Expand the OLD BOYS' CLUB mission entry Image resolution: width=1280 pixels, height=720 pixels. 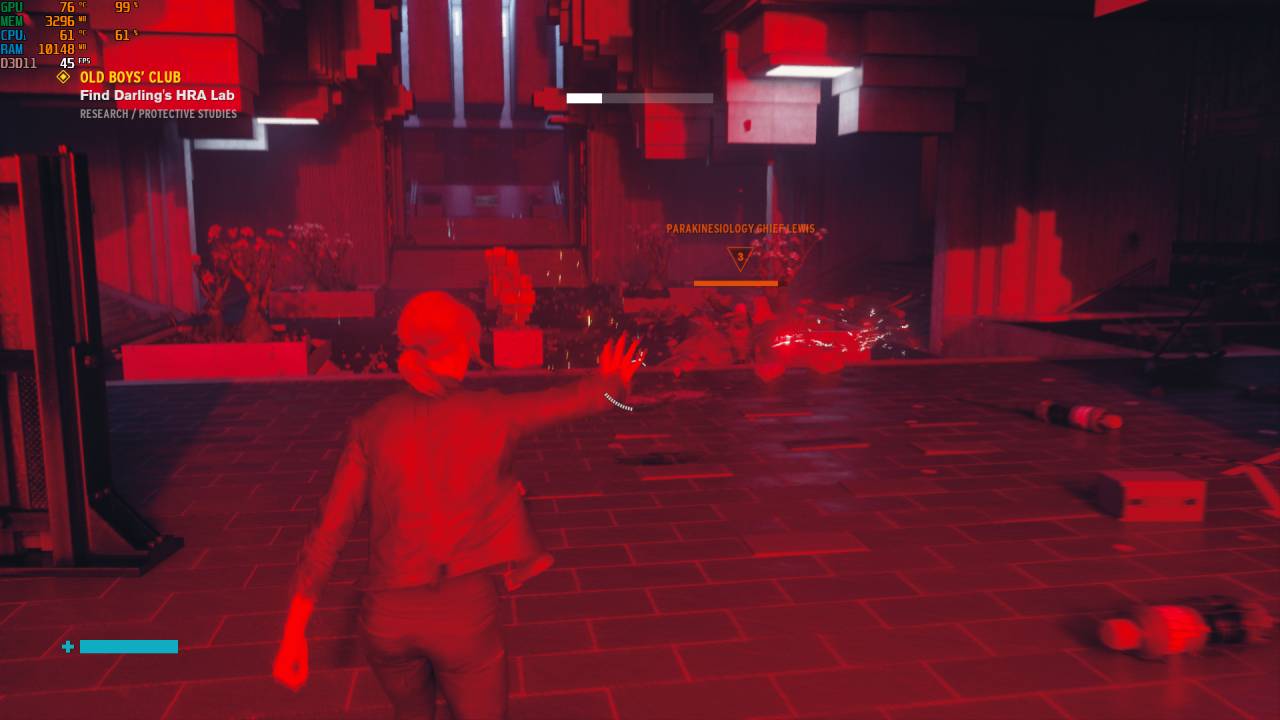[x=129, y=77]
